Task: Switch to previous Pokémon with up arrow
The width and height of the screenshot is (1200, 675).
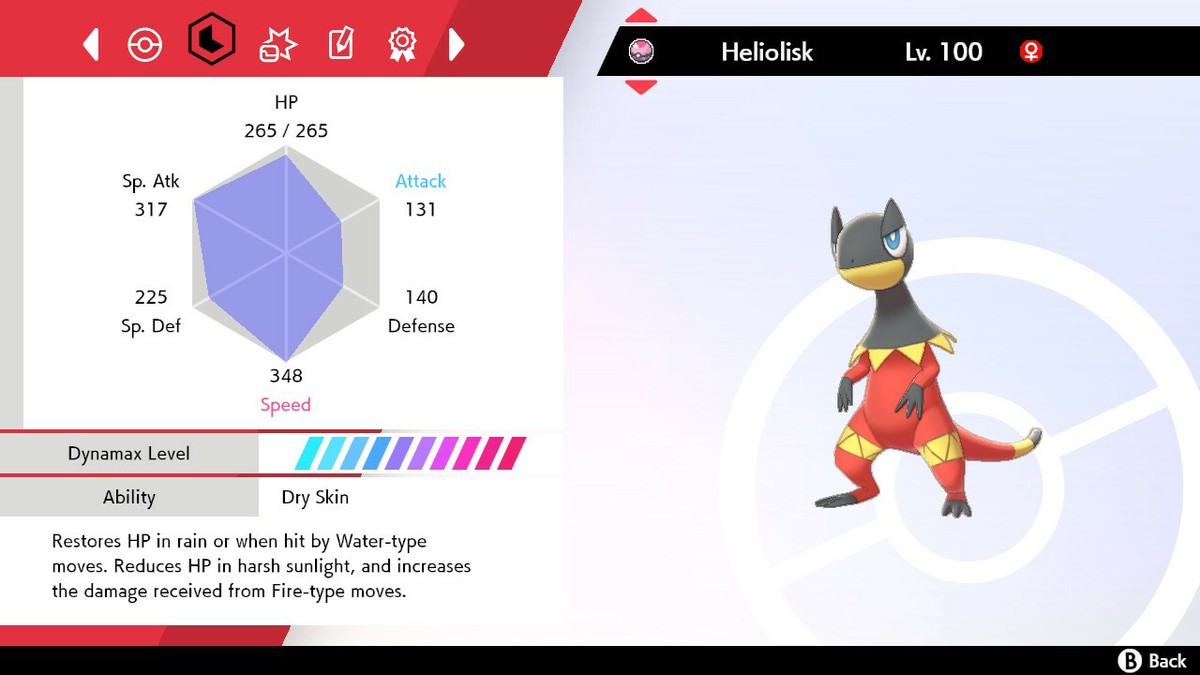Action: point(641,16)
